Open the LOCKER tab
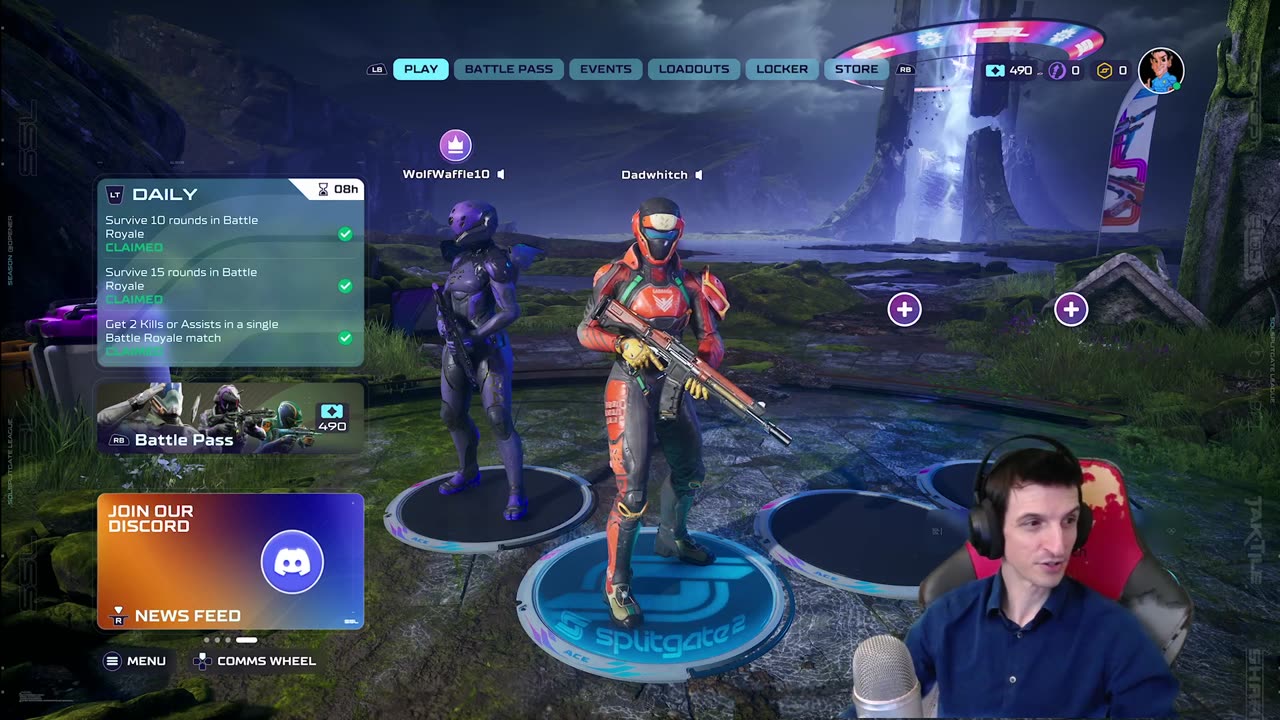1280x720 pixels. click(x=781, y=69)
